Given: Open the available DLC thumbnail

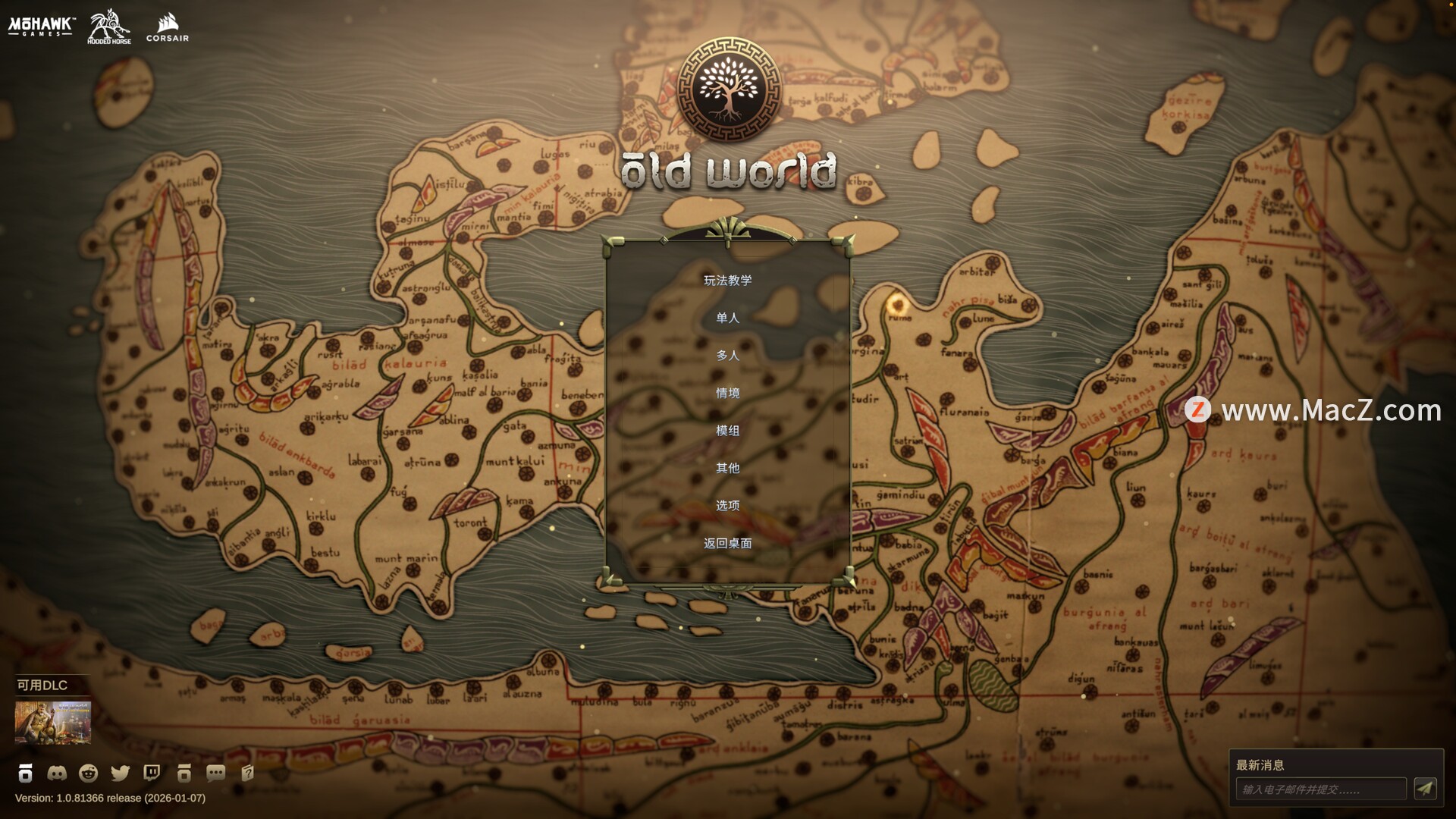Looking at the screenshot, I should coord(53,722).
